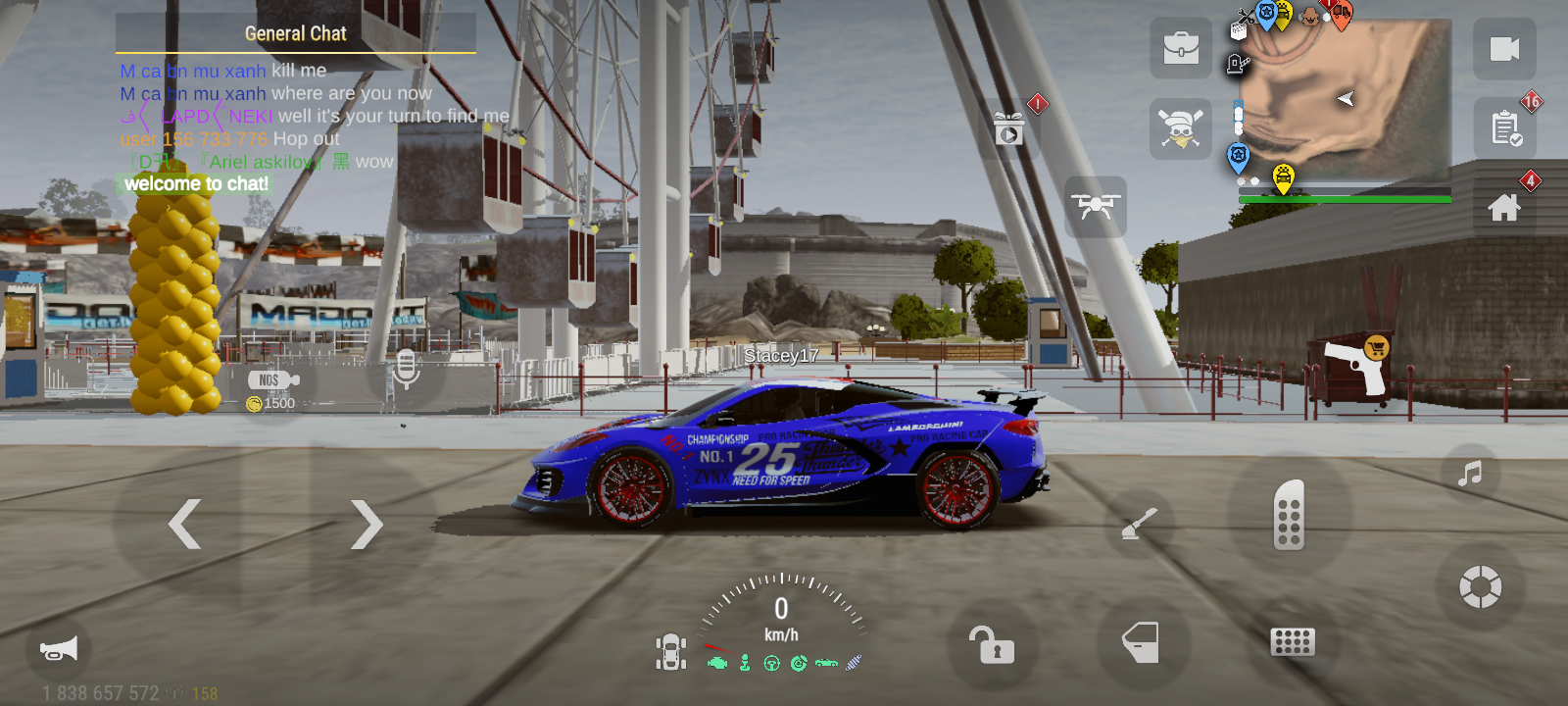This screenshot has width=1568, height=706.
Task: Honk the horn button
Action: coord(58,649)
